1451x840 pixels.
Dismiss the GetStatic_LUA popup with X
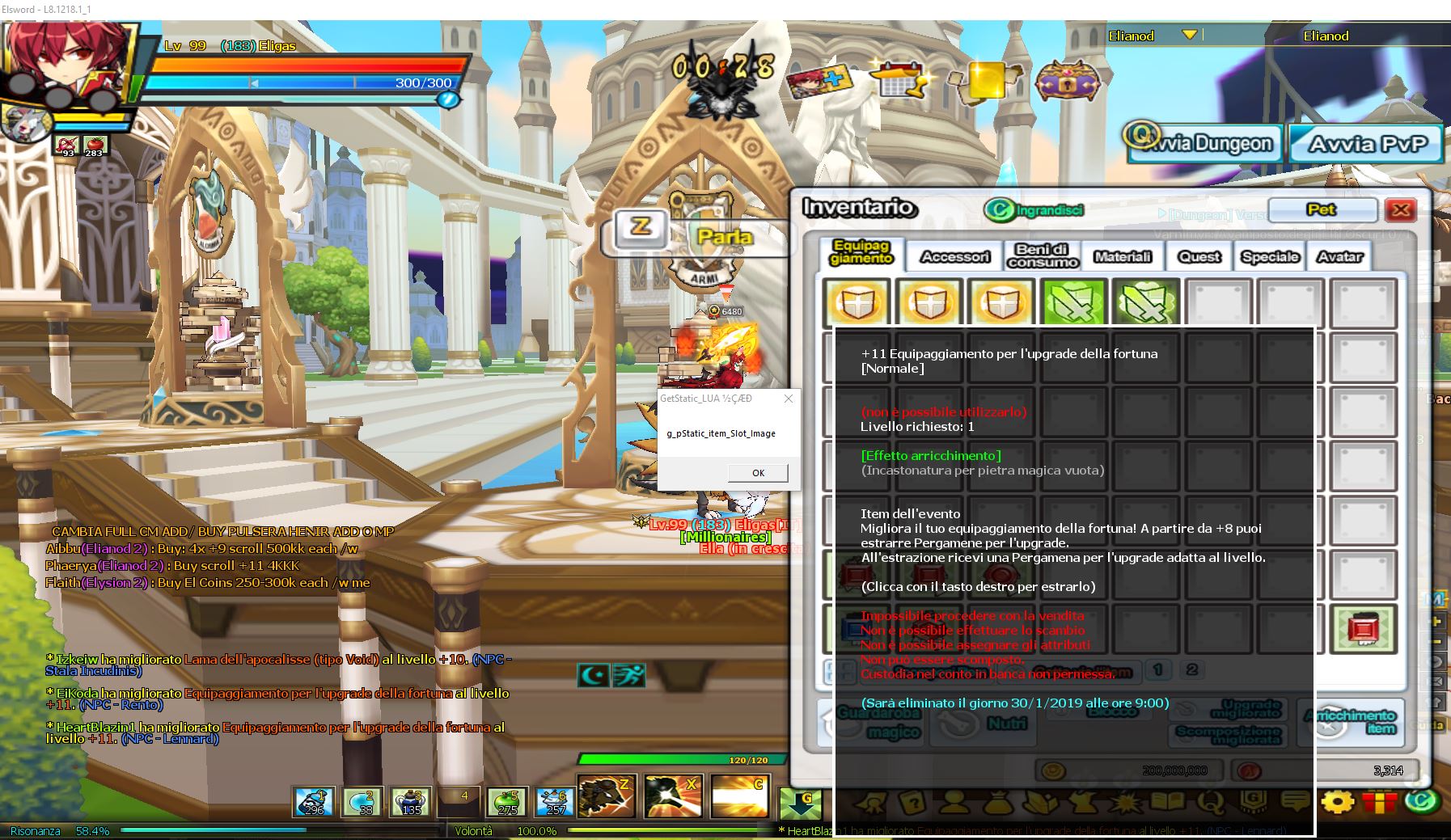tap(789, 399)
